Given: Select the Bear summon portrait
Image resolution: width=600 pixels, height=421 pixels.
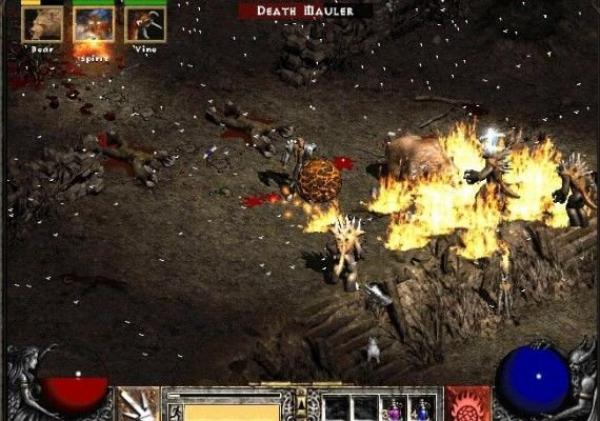Looking at the screenshot, I should (x=42, y=24).
